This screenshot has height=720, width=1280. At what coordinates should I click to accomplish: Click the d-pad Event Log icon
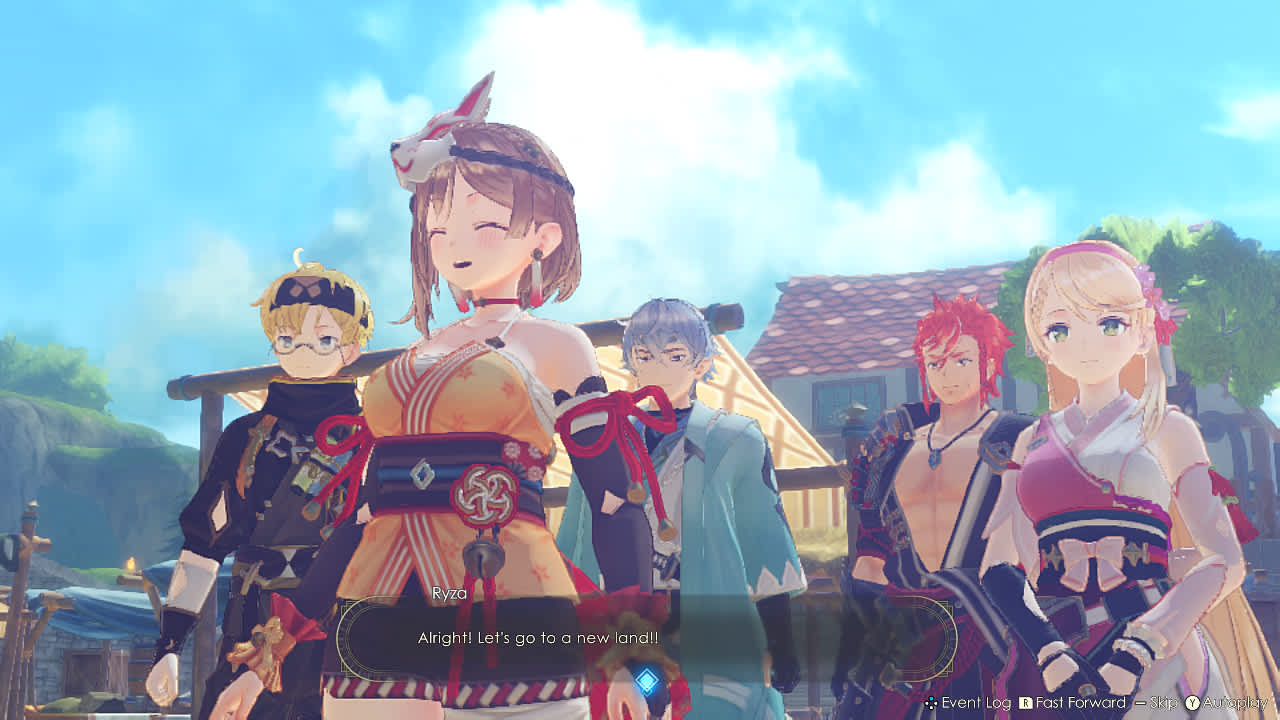pos(931,702)
